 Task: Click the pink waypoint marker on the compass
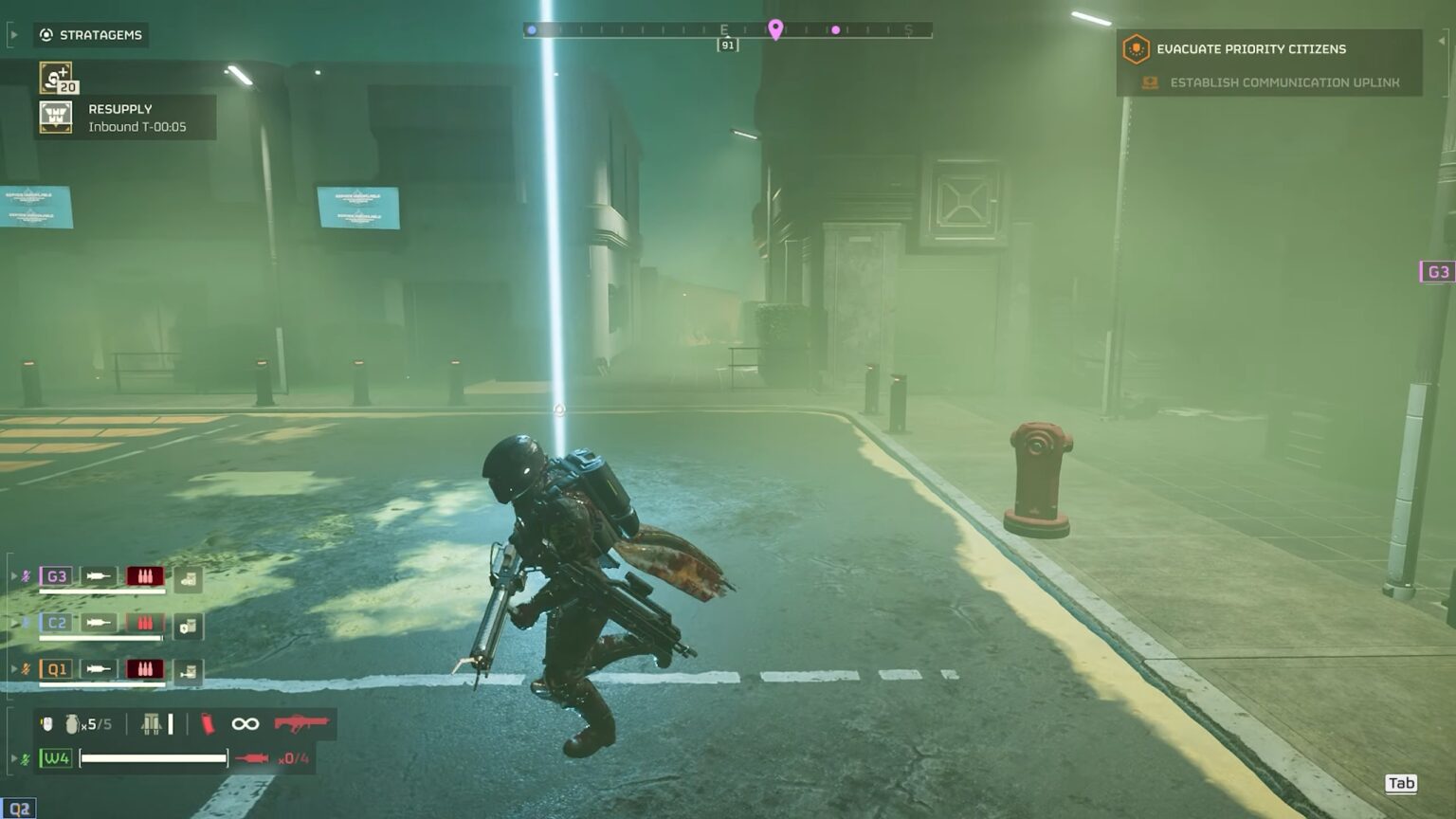[777, 28]
